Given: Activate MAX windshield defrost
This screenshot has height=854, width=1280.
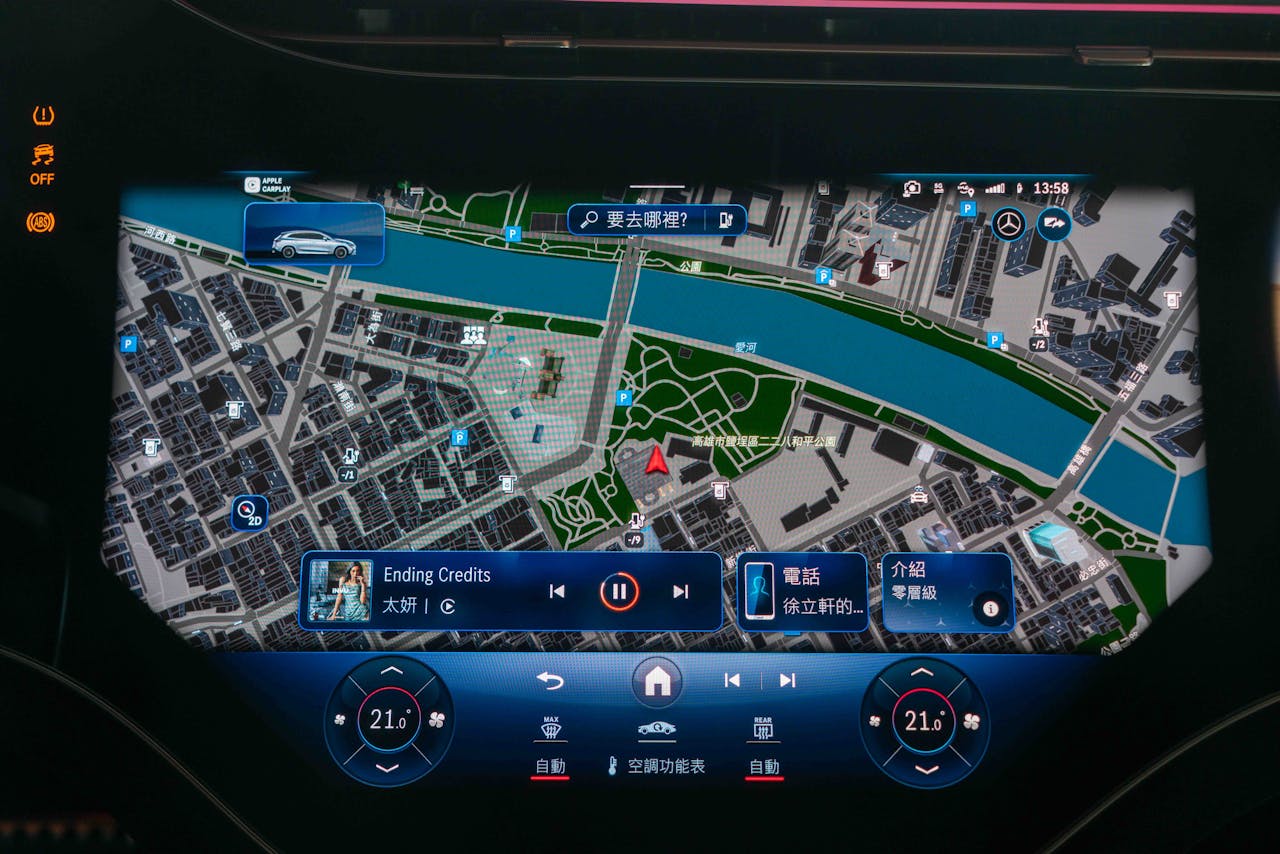Looking at the screenshot, I should (x=550, y=729).
